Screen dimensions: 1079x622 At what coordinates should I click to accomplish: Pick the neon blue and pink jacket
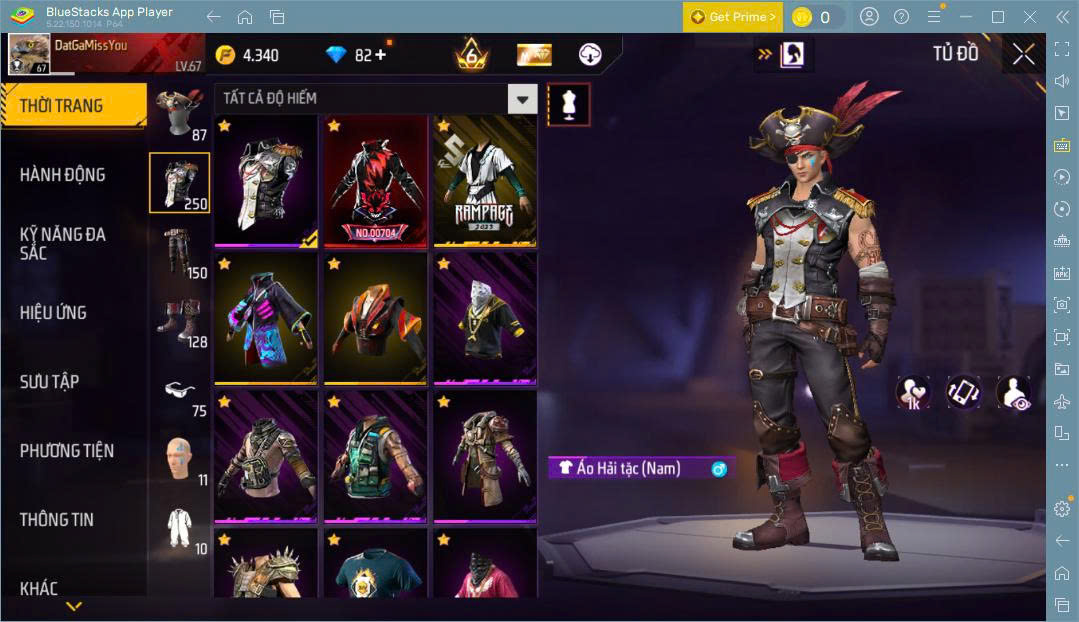coord(265,318)
